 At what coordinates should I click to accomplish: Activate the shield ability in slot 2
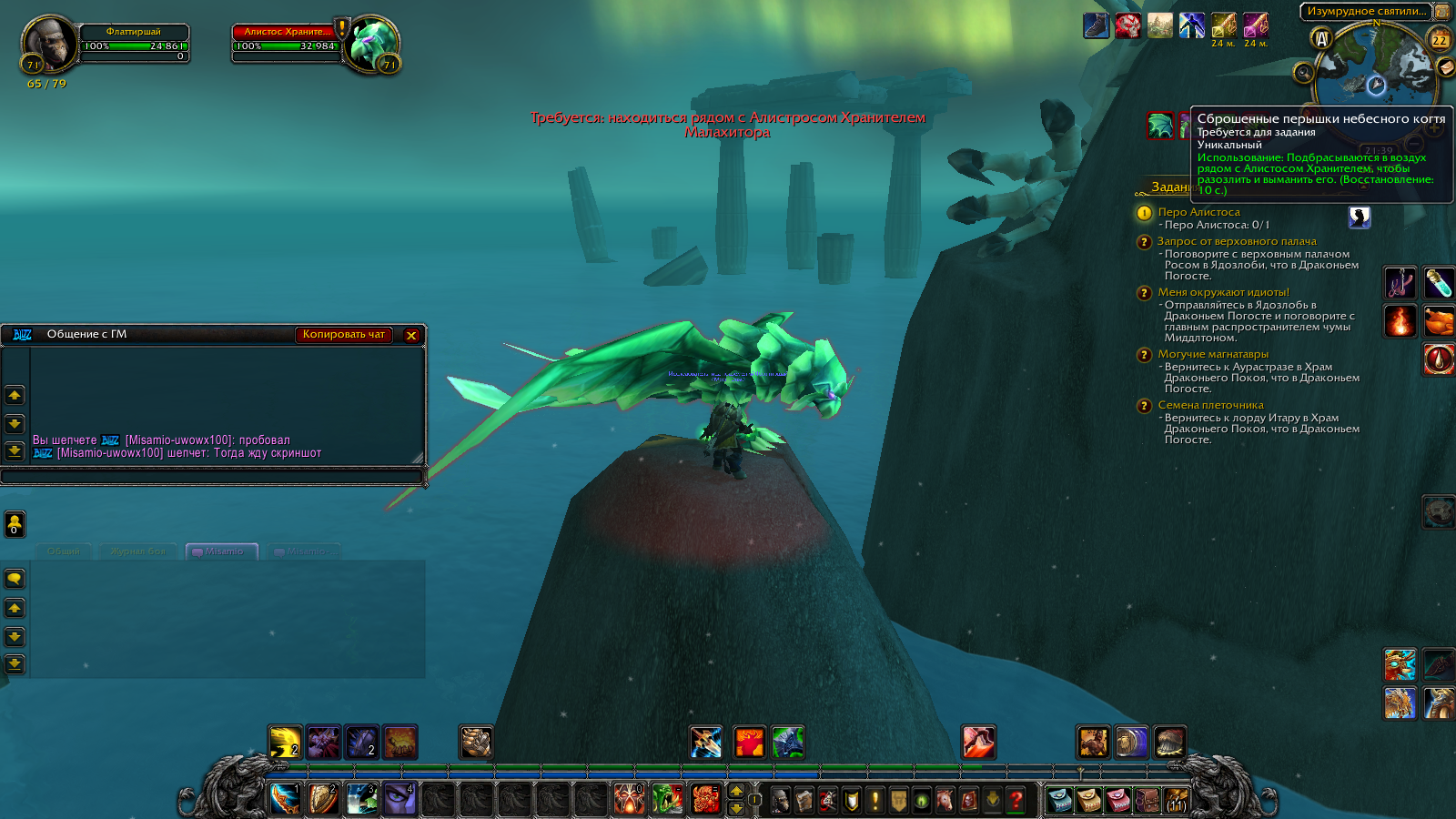tap(323, 799)
